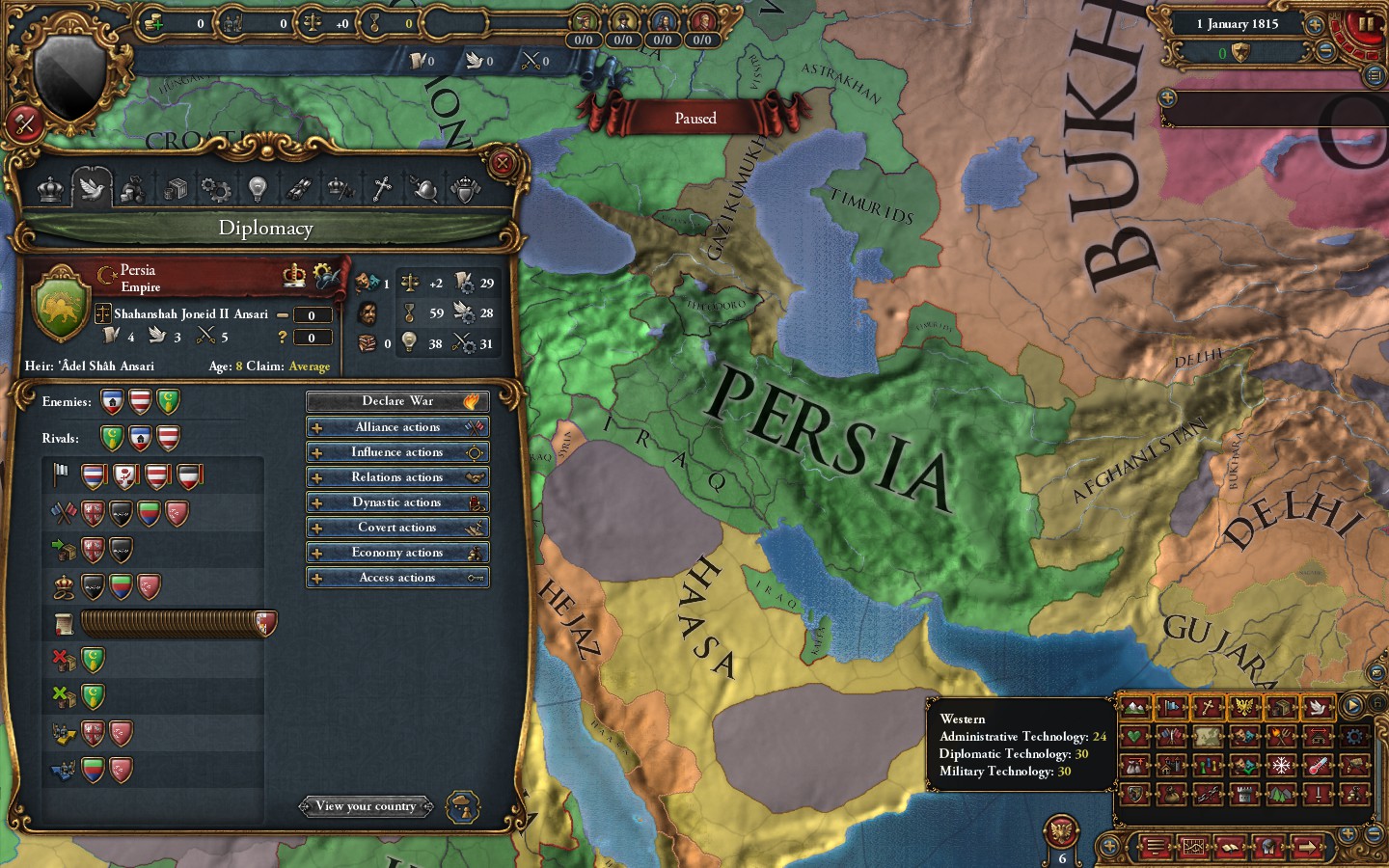Open the Court tab crown icon
Viewport: 1389px width, 868px height.
[49, 188]
